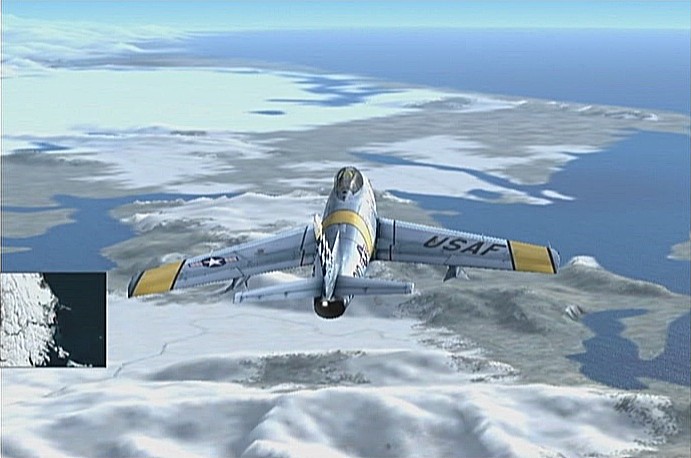Open the terrain minimap inset
The height and width of the screenshot is (458, 691).
click(53, 319)
